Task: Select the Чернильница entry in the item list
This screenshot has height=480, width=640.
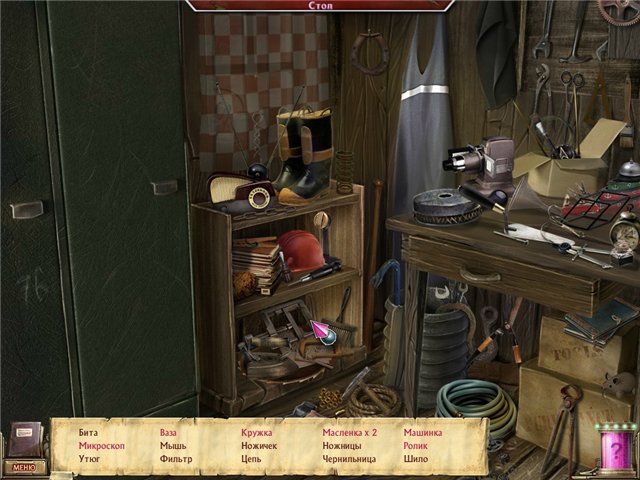Action: tap(349, 459)
